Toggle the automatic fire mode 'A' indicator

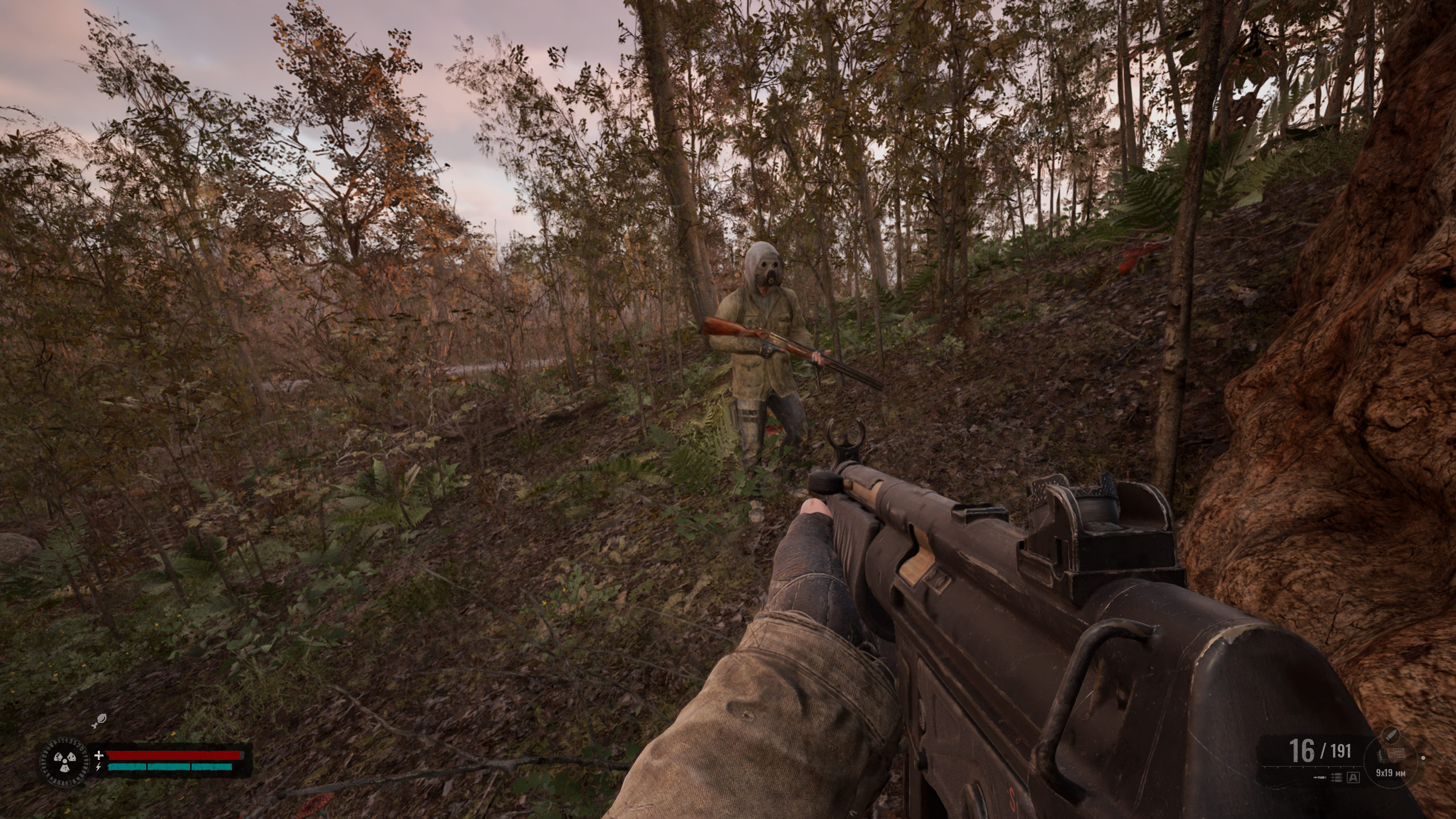click(x=1353, y=777)
